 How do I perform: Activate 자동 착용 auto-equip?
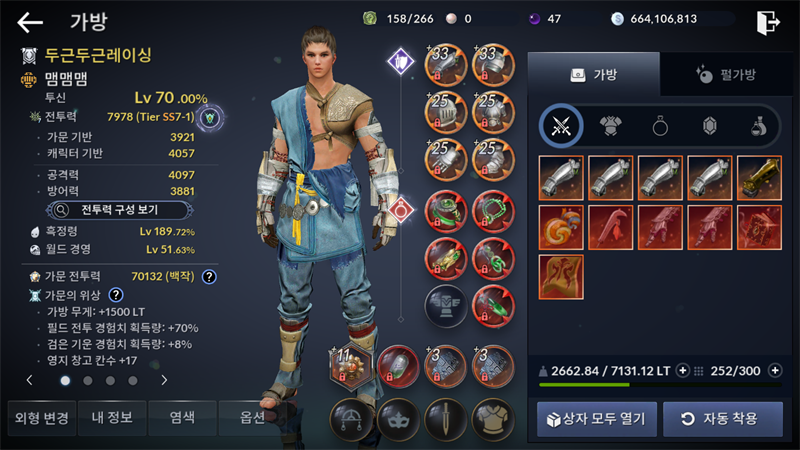click(x=722, y=418)
